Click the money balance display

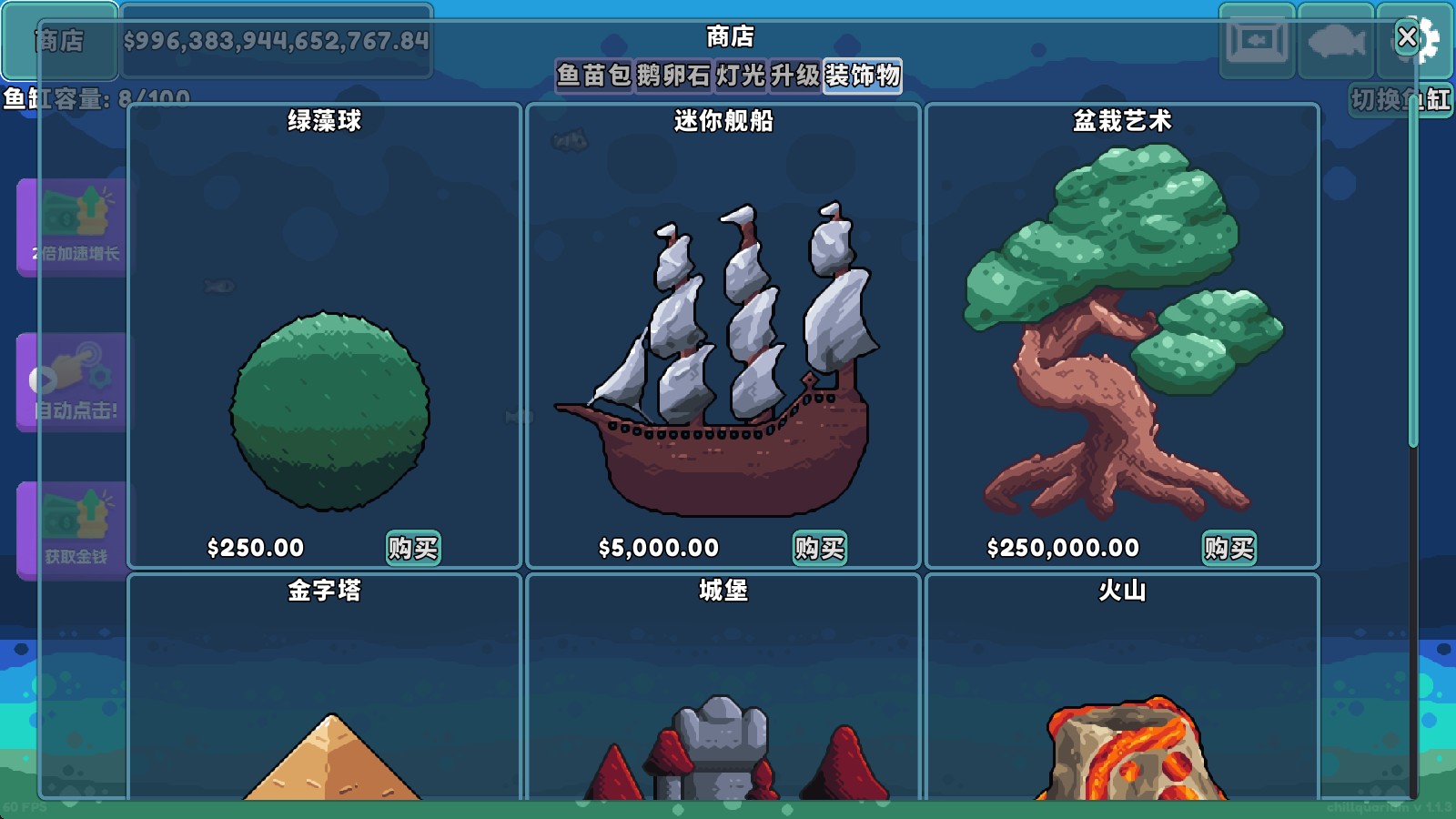pyautogui.click(x=278, y=41)
